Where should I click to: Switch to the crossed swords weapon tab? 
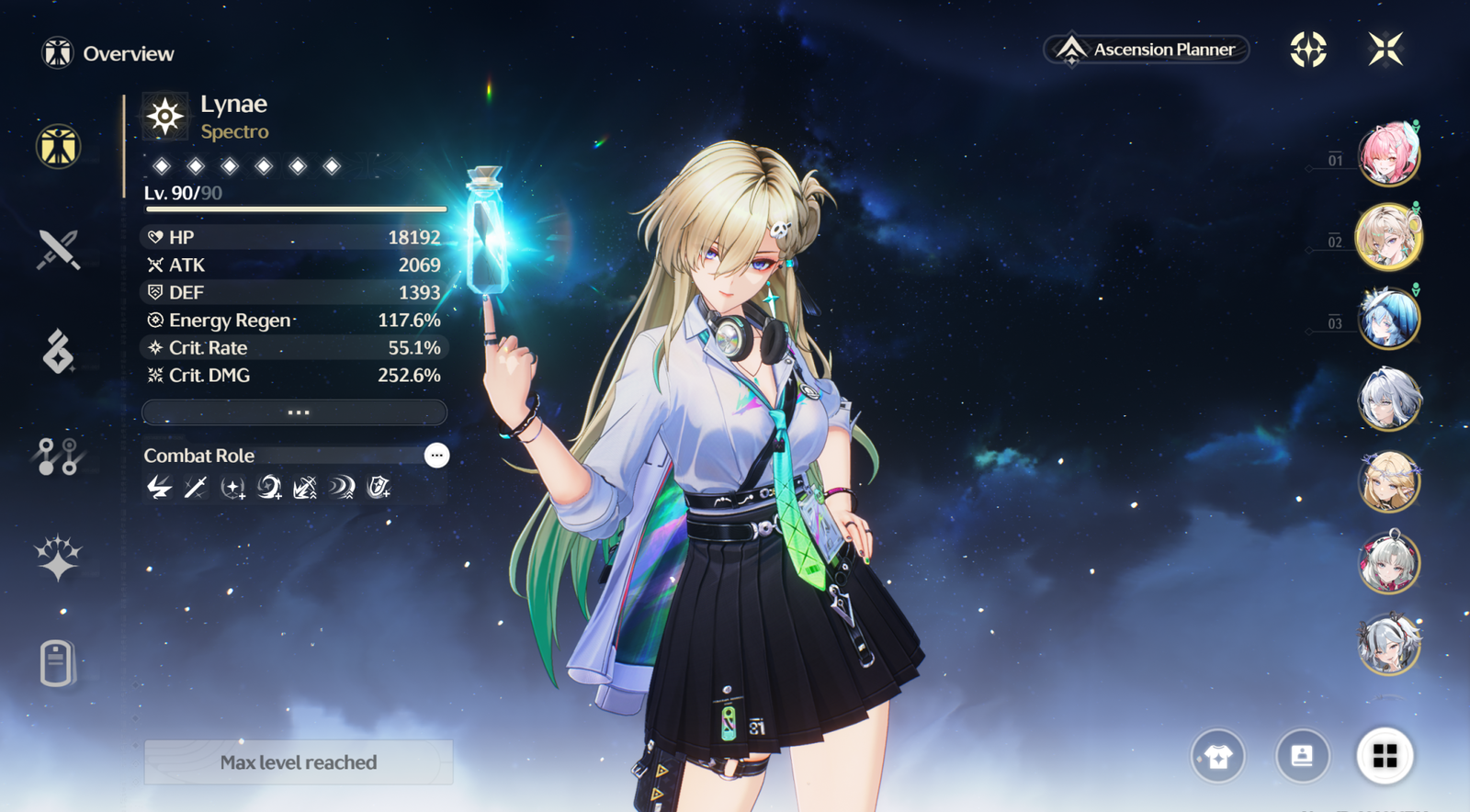point(58,249)
